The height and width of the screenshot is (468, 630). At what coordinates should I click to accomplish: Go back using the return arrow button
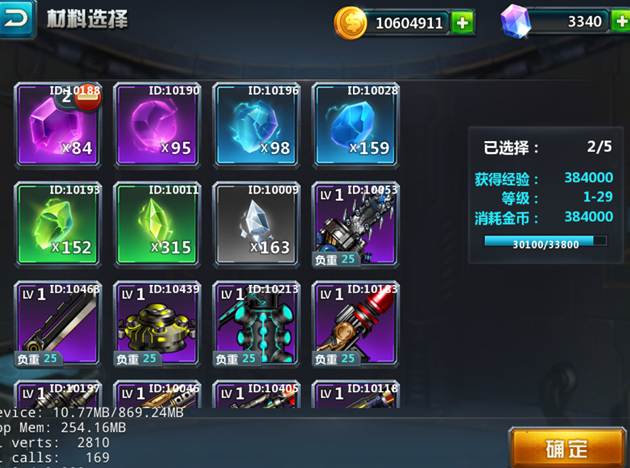[x=17, y=16]
